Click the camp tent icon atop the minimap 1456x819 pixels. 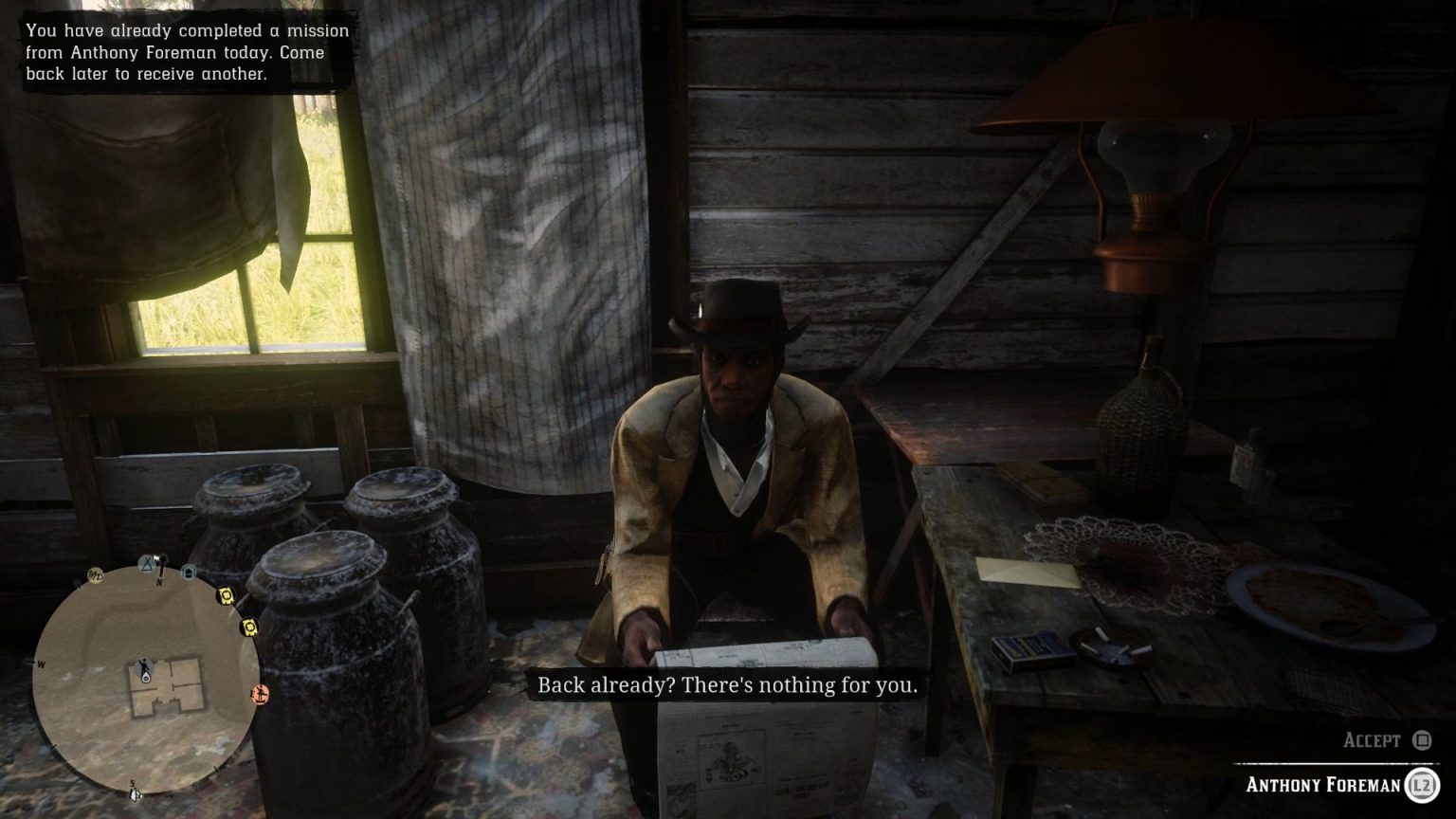click(146, 566)
